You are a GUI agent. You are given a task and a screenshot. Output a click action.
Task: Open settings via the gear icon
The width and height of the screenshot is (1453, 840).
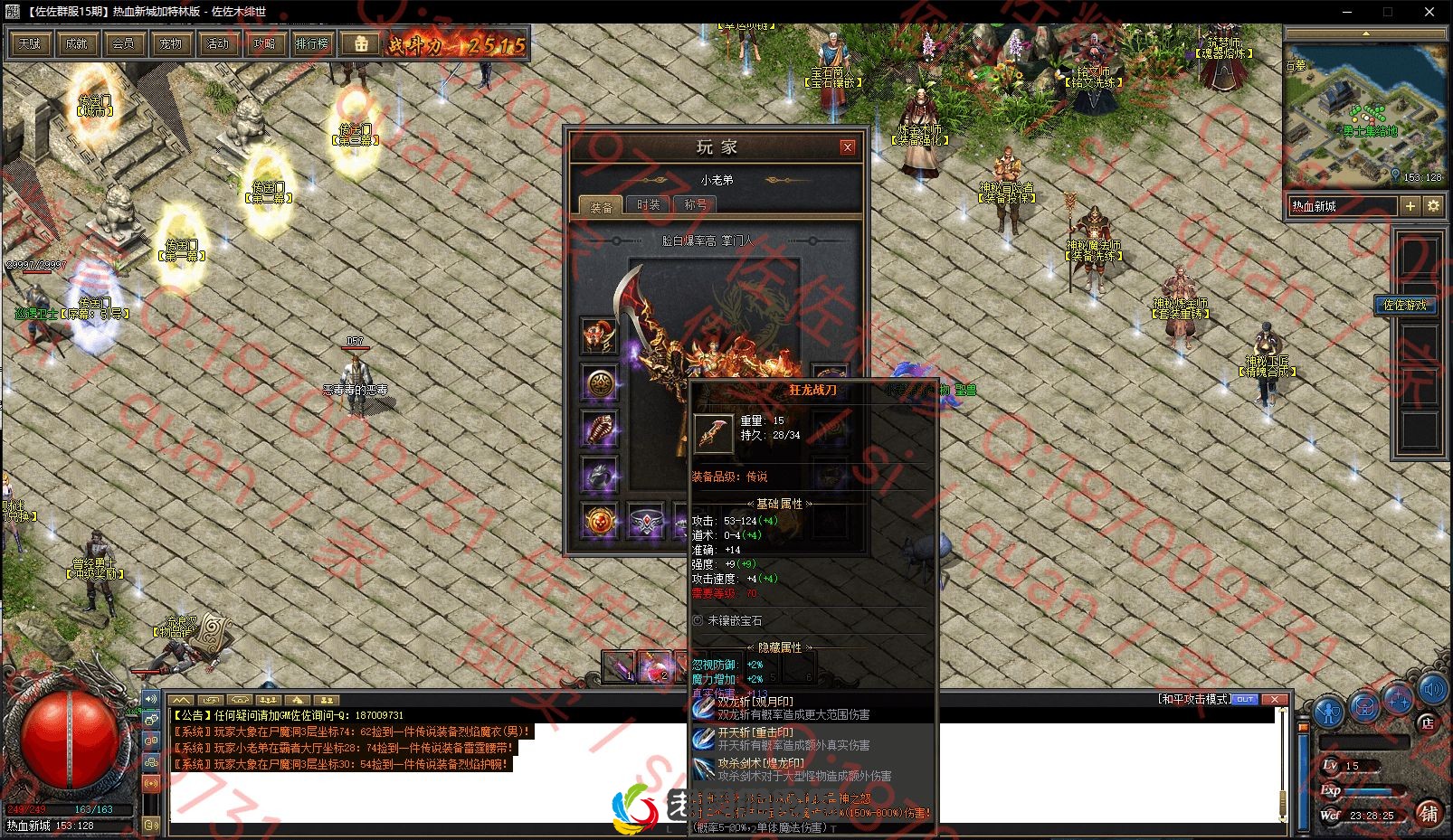[x=1433, y=206]
